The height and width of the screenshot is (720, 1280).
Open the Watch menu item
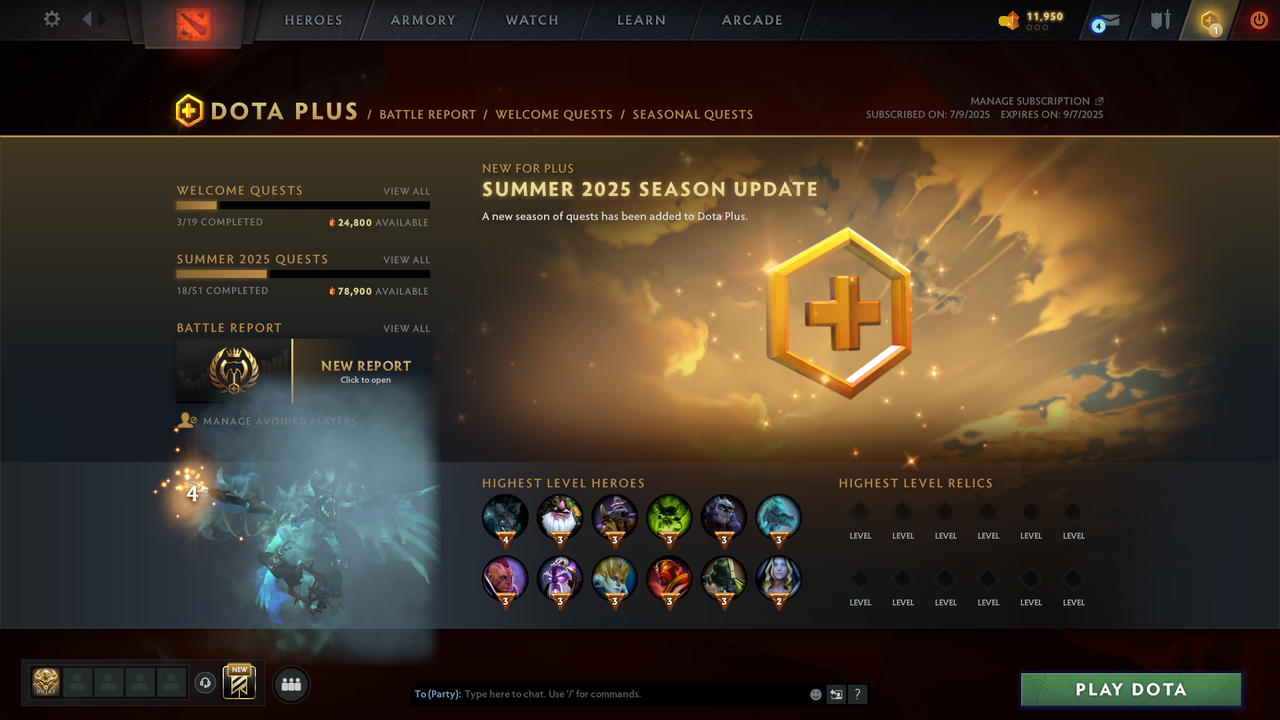531,20
